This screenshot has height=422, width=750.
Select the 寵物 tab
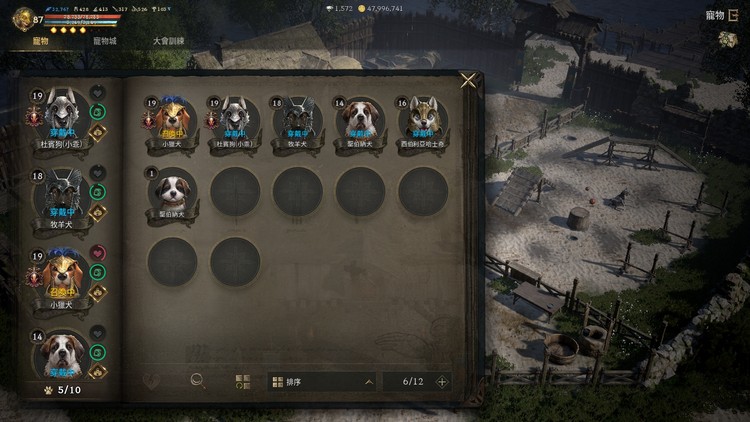point(41,41)
